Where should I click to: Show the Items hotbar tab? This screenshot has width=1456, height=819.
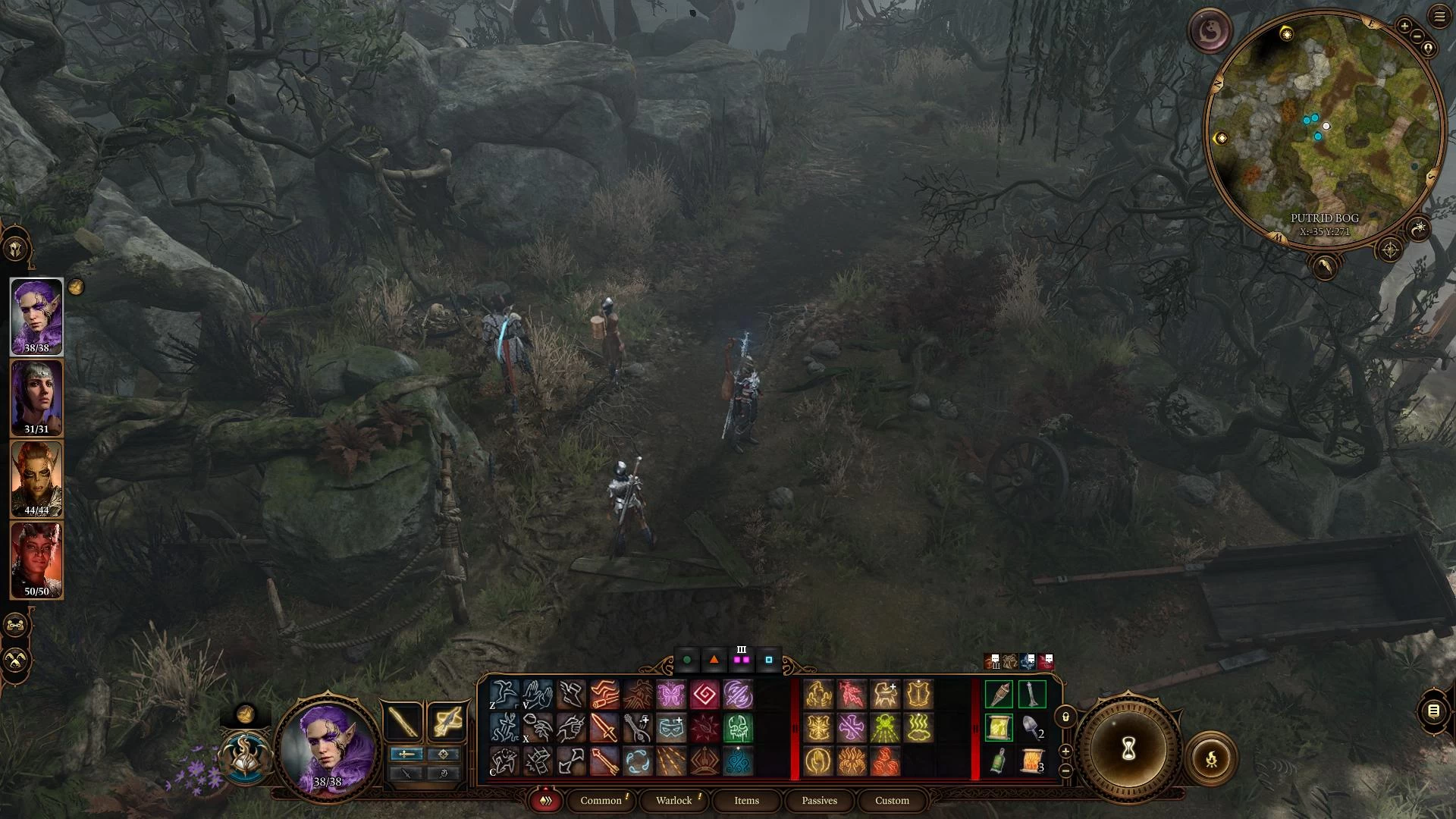[746, 800]
